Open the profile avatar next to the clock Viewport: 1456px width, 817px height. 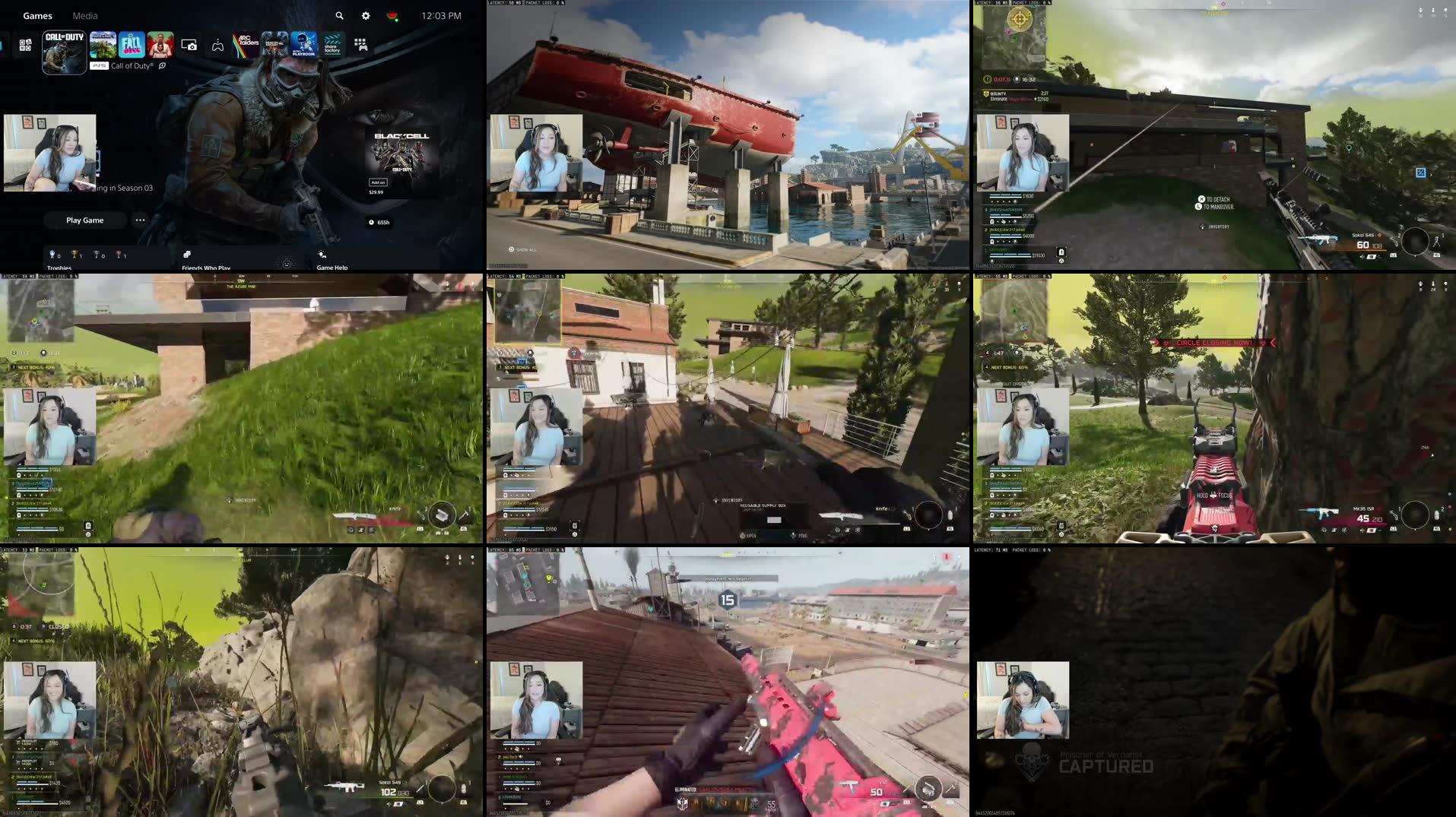393,15
